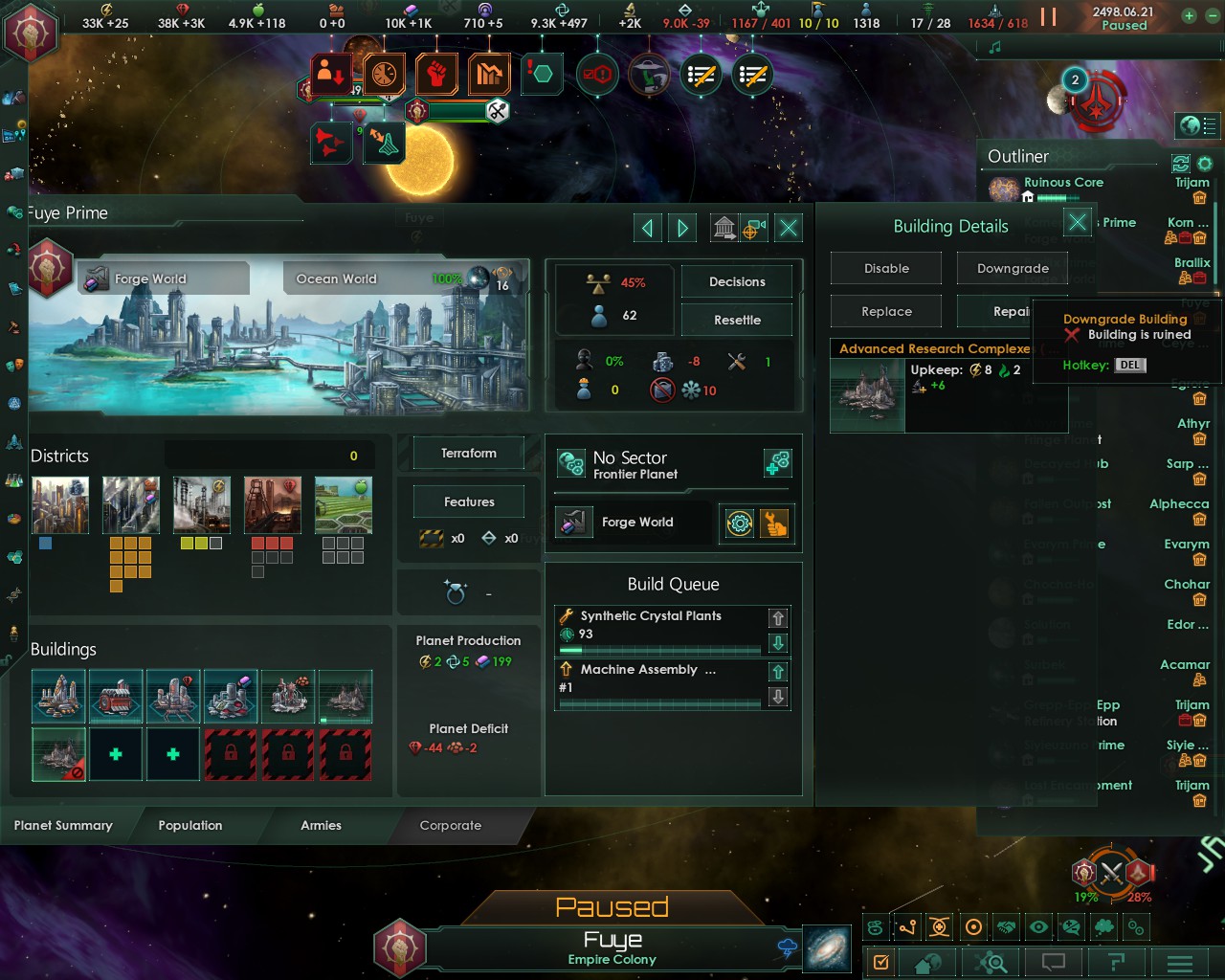Disable the Advanced Research Complex building
Screen dimensions: 1225x980
[885, 268]
